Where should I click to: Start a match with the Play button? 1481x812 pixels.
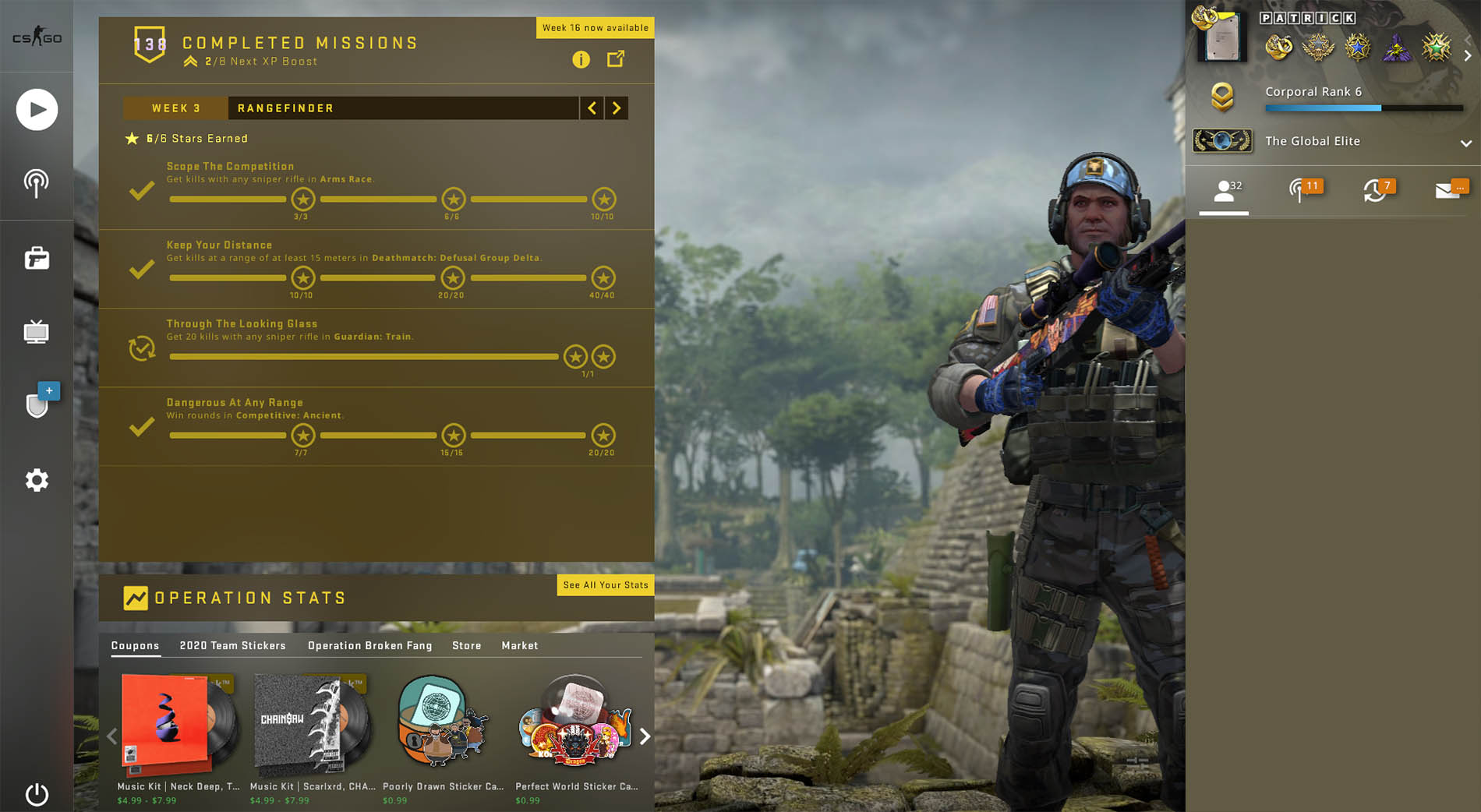tap(37, 110)
